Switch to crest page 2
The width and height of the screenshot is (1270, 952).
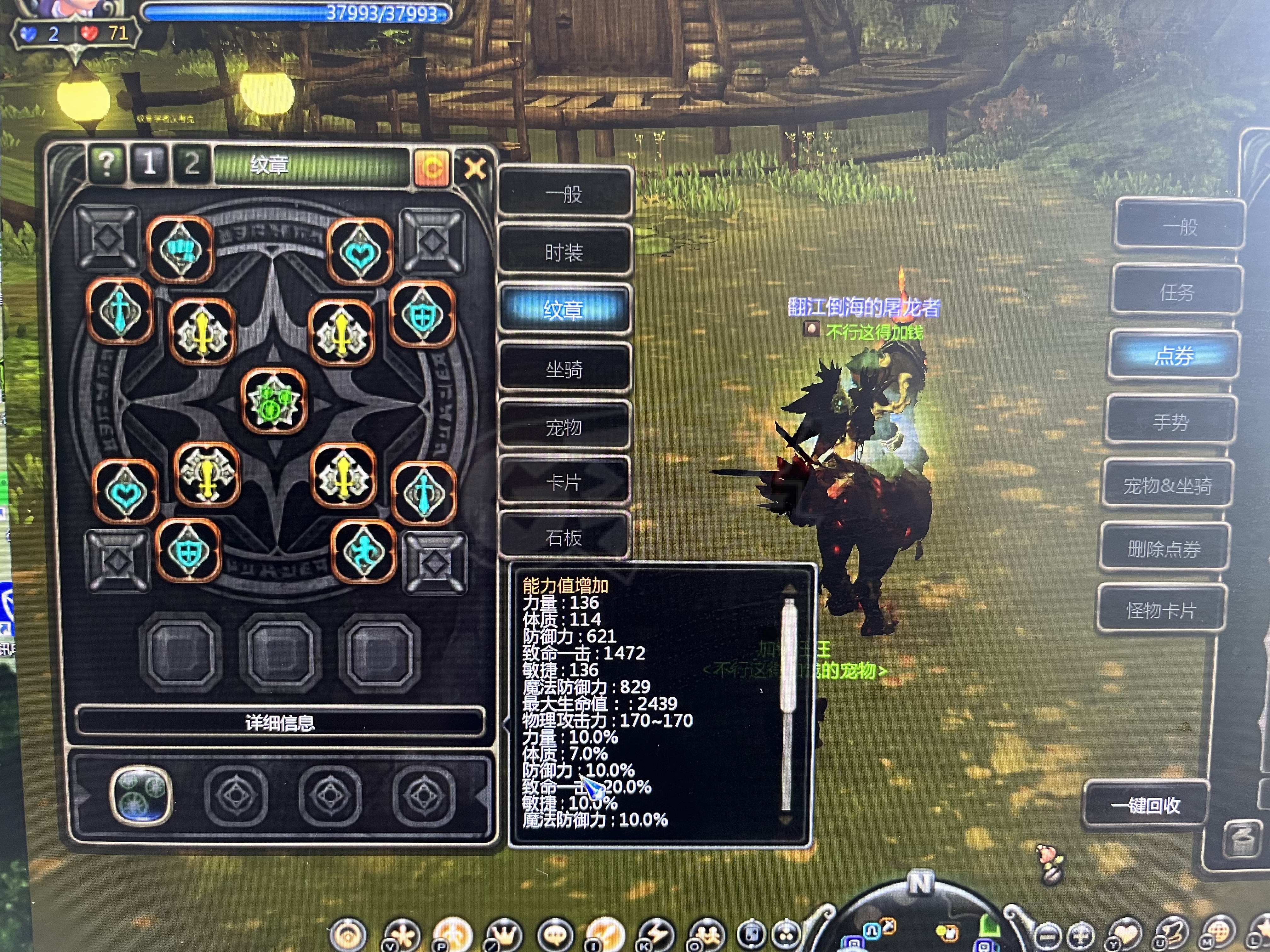pos(192,164)
